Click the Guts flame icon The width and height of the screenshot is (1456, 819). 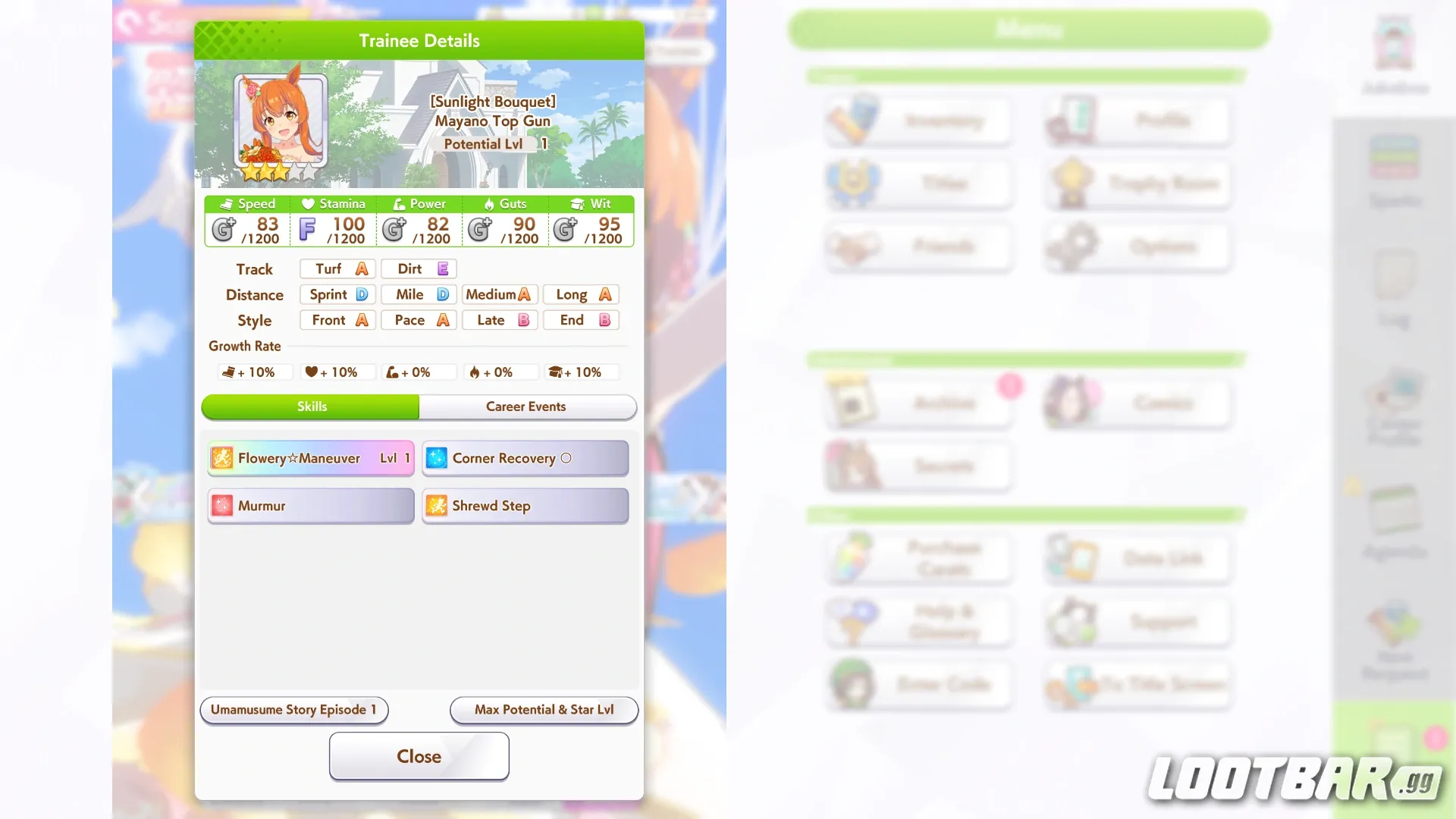[x=489, y=203]
